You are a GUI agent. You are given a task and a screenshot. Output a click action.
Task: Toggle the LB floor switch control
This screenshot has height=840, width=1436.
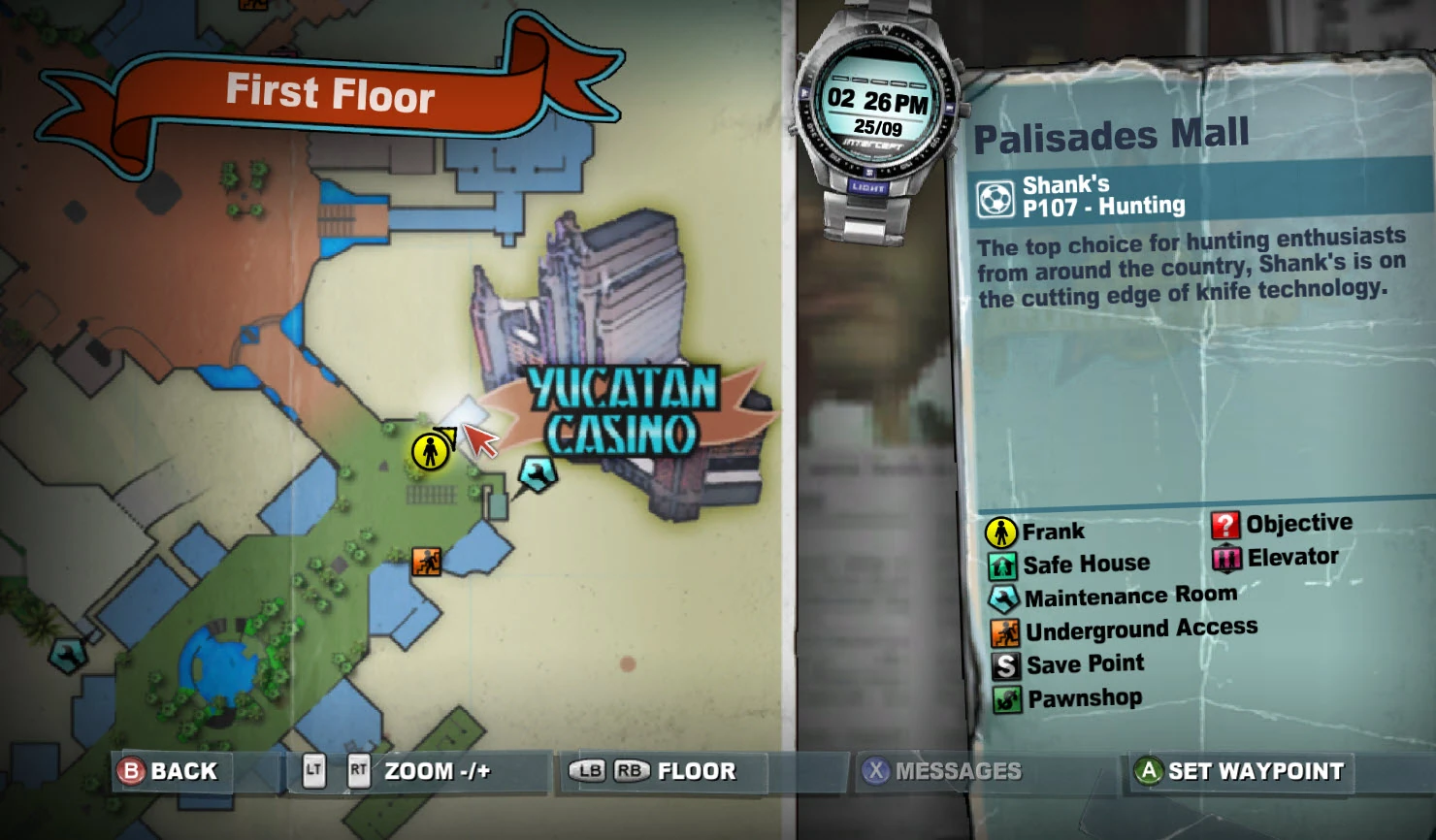pos(588,771)
